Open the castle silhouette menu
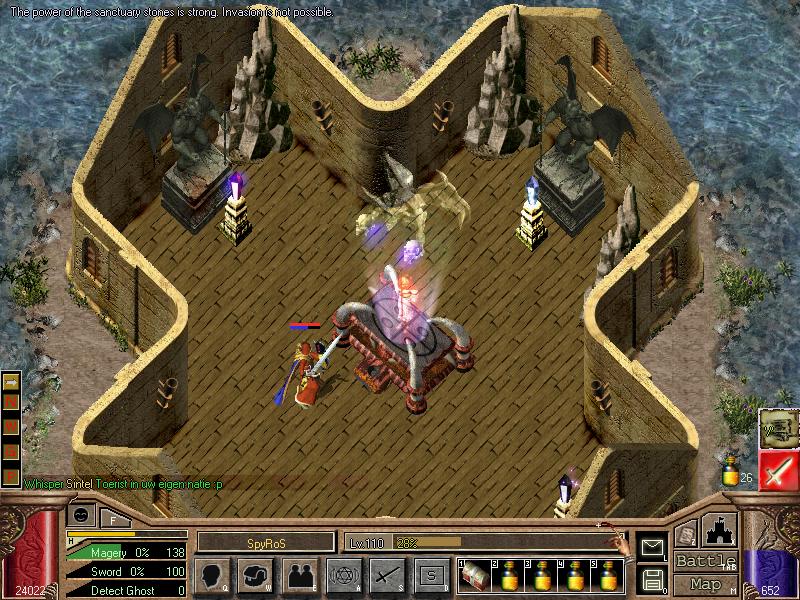This screenshot has width=800, height=600. pyautogui.click(x=721, y=532)
